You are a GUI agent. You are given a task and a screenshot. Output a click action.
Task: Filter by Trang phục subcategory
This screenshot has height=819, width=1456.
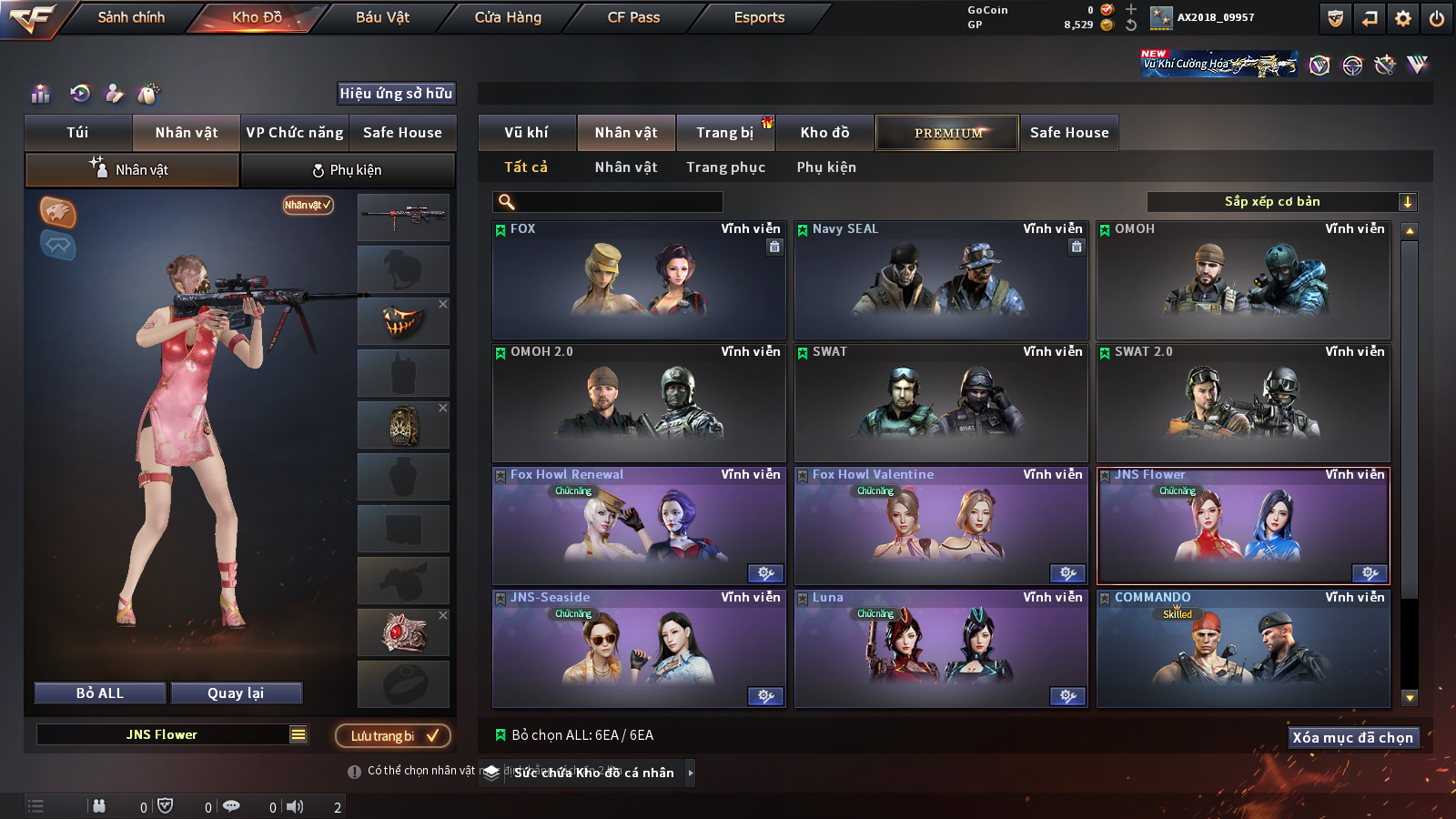pos(725,167)
